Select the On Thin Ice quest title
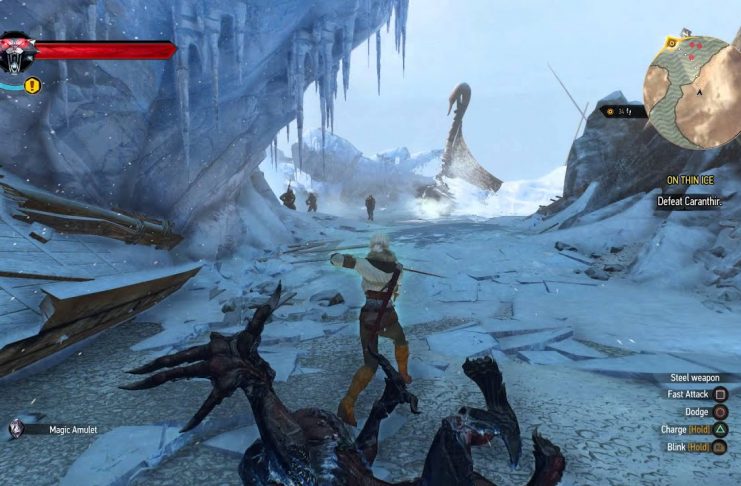This screenshot has width=741, height=486. click(x=689, y=180)
